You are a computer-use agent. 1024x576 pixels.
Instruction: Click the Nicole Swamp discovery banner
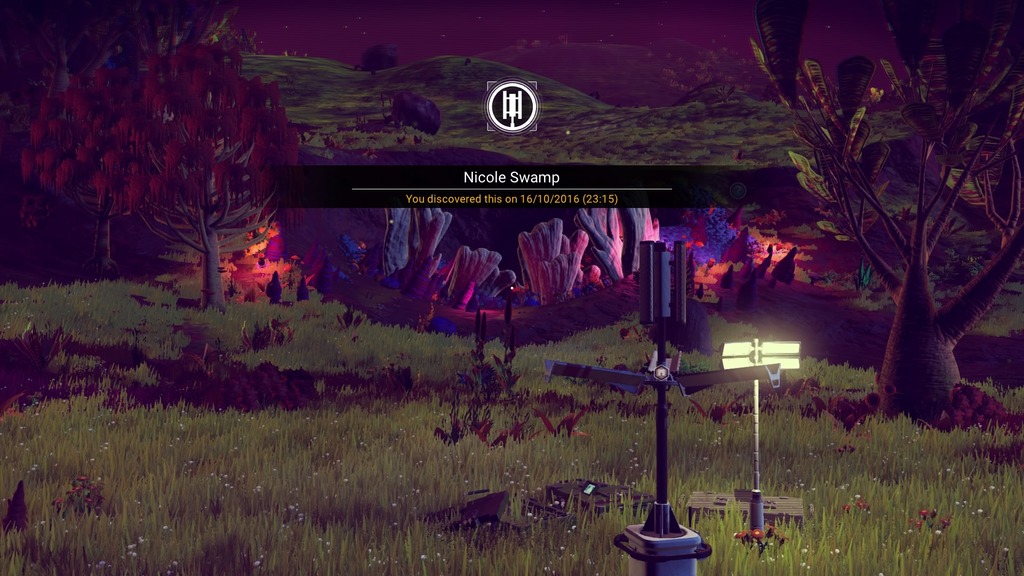(512, 187)
